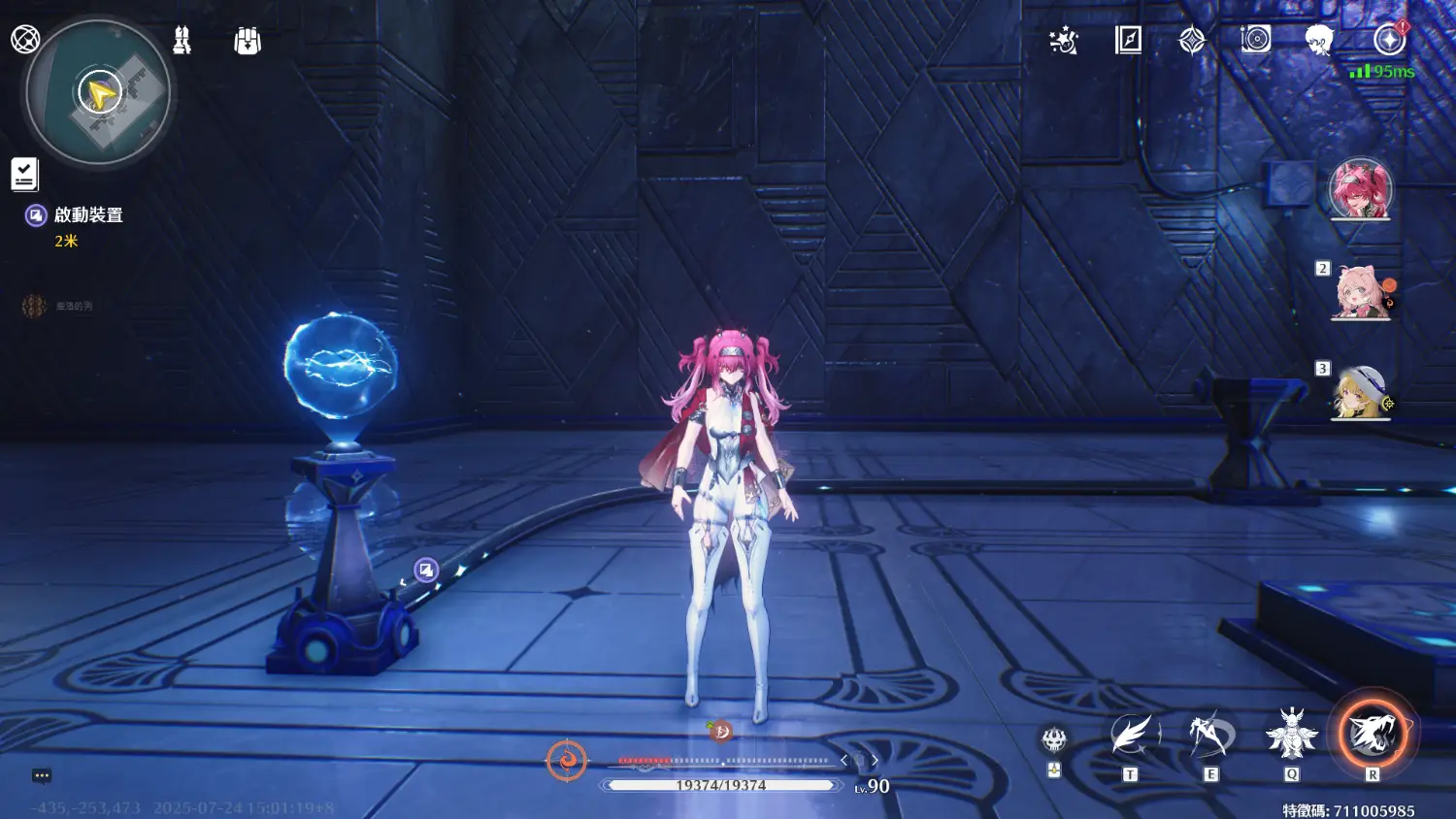Open the chess pieces team icon
Image resolution: width=1456 pixels, height=819 pixels.
(182, 40)
